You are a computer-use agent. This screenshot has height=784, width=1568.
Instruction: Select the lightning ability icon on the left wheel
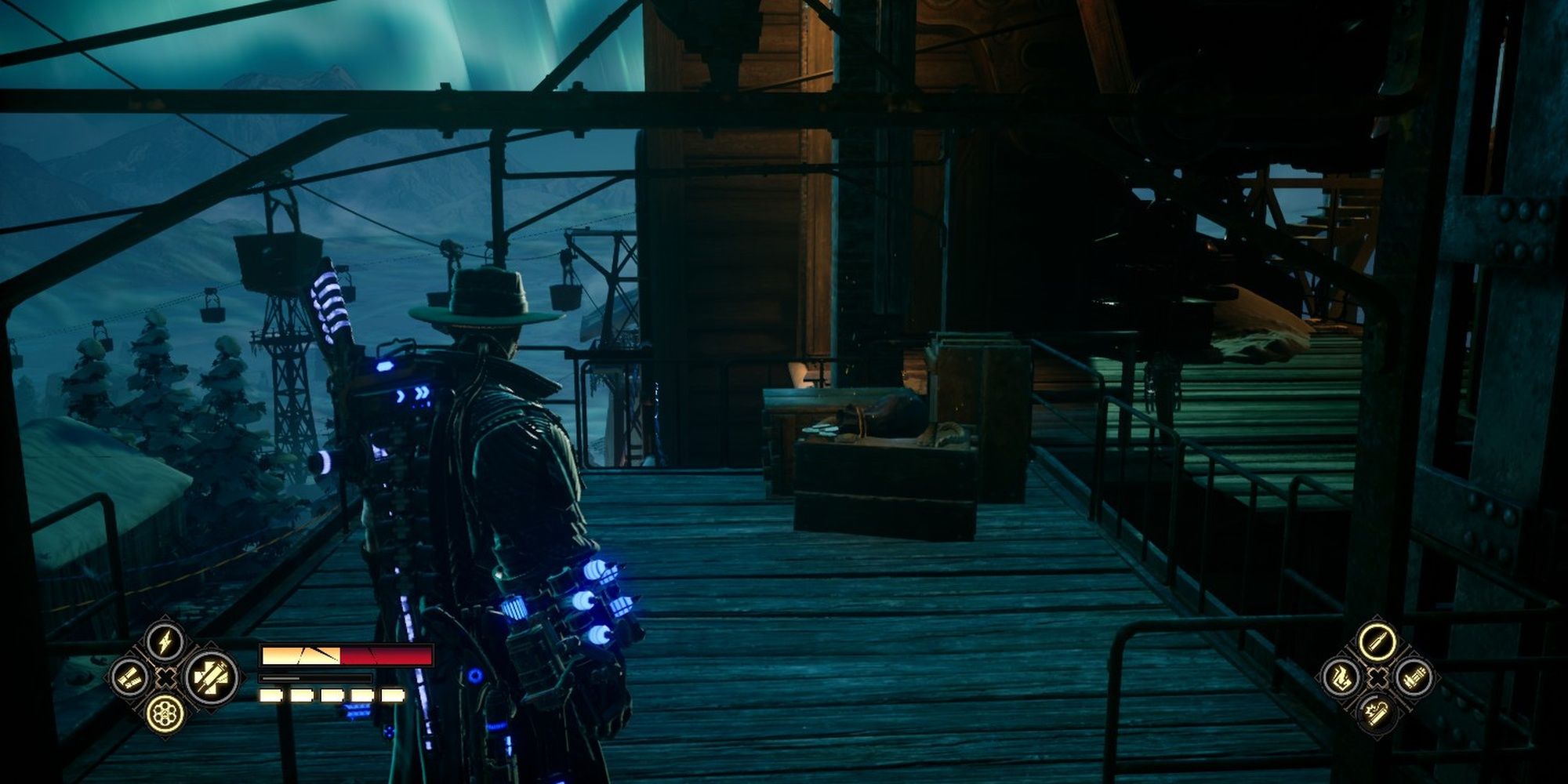click(165, 641)
